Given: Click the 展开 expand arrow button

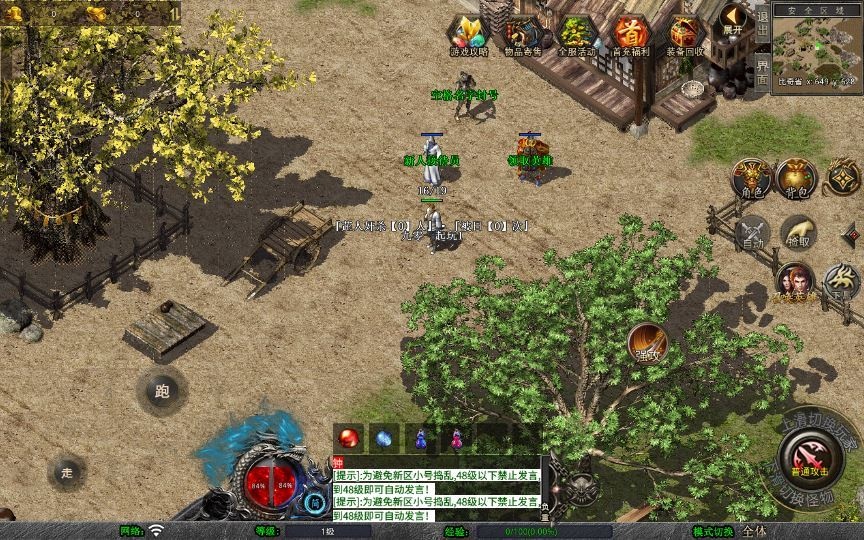Looking at the screenshot, I should tap(735, 19).
